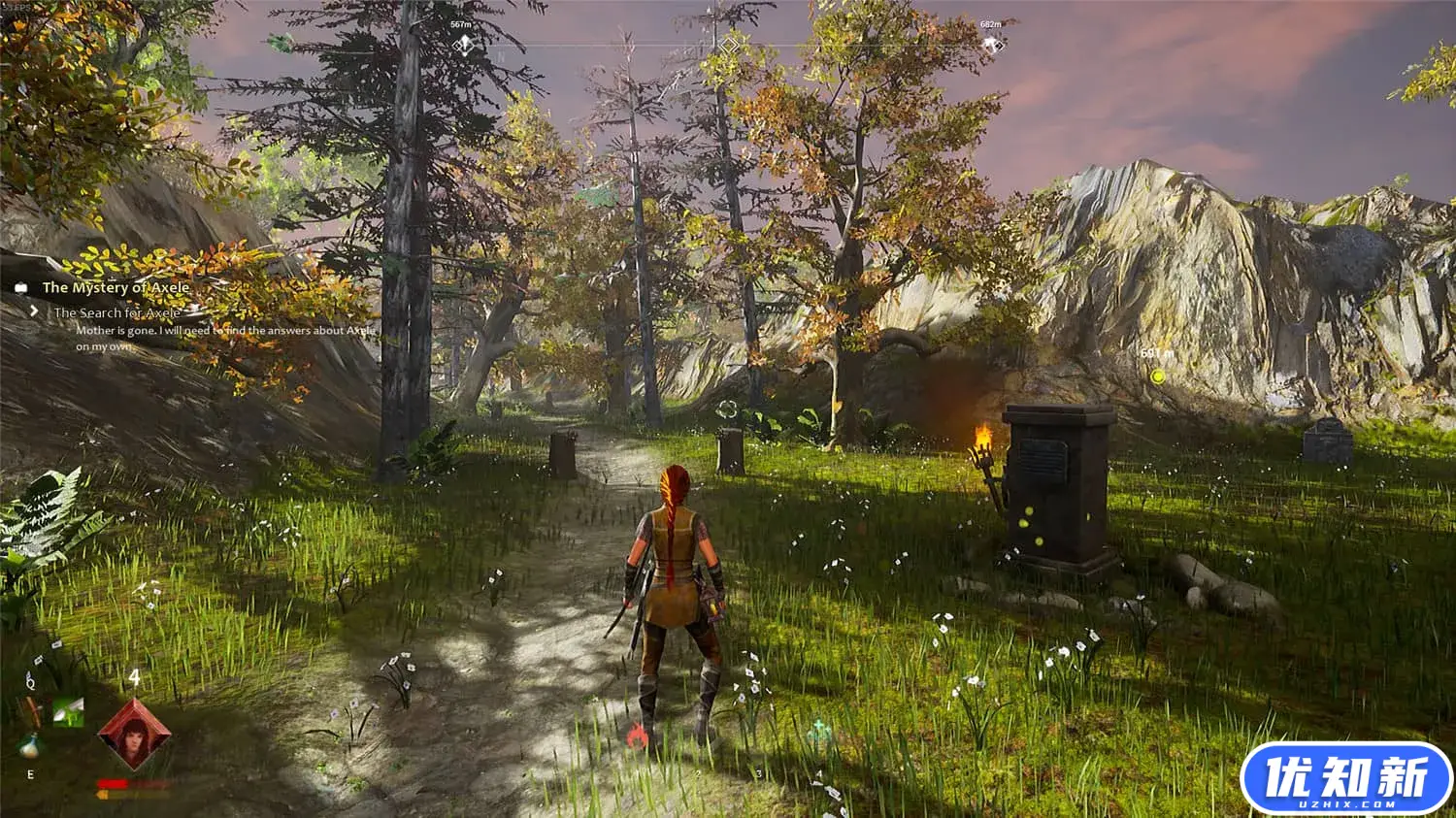Select the green blade ability icon
The width and height of the screenshot is (1456, 818).
pos(68,711)
